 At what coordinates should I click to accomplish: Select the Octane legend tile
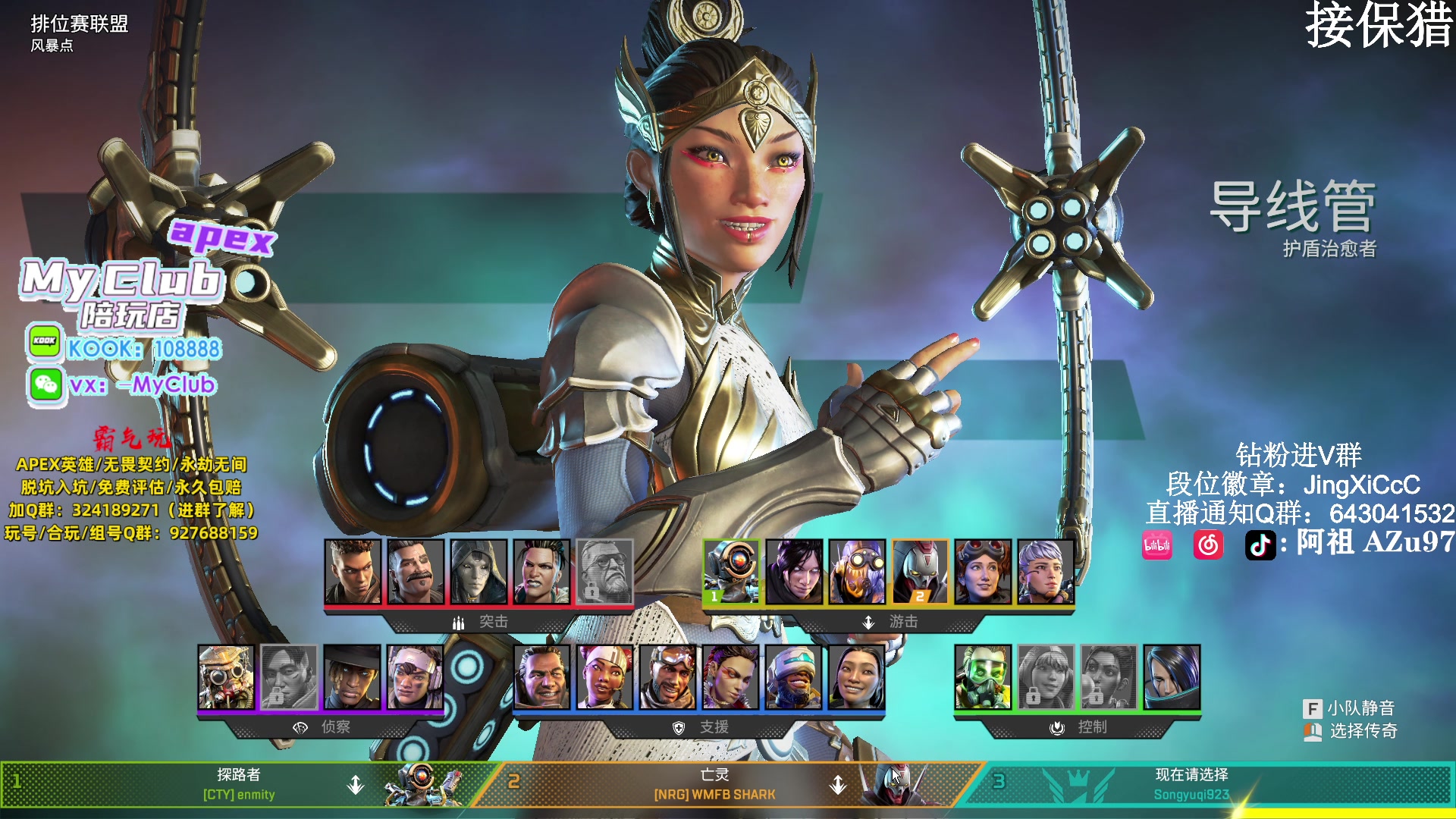857,571
